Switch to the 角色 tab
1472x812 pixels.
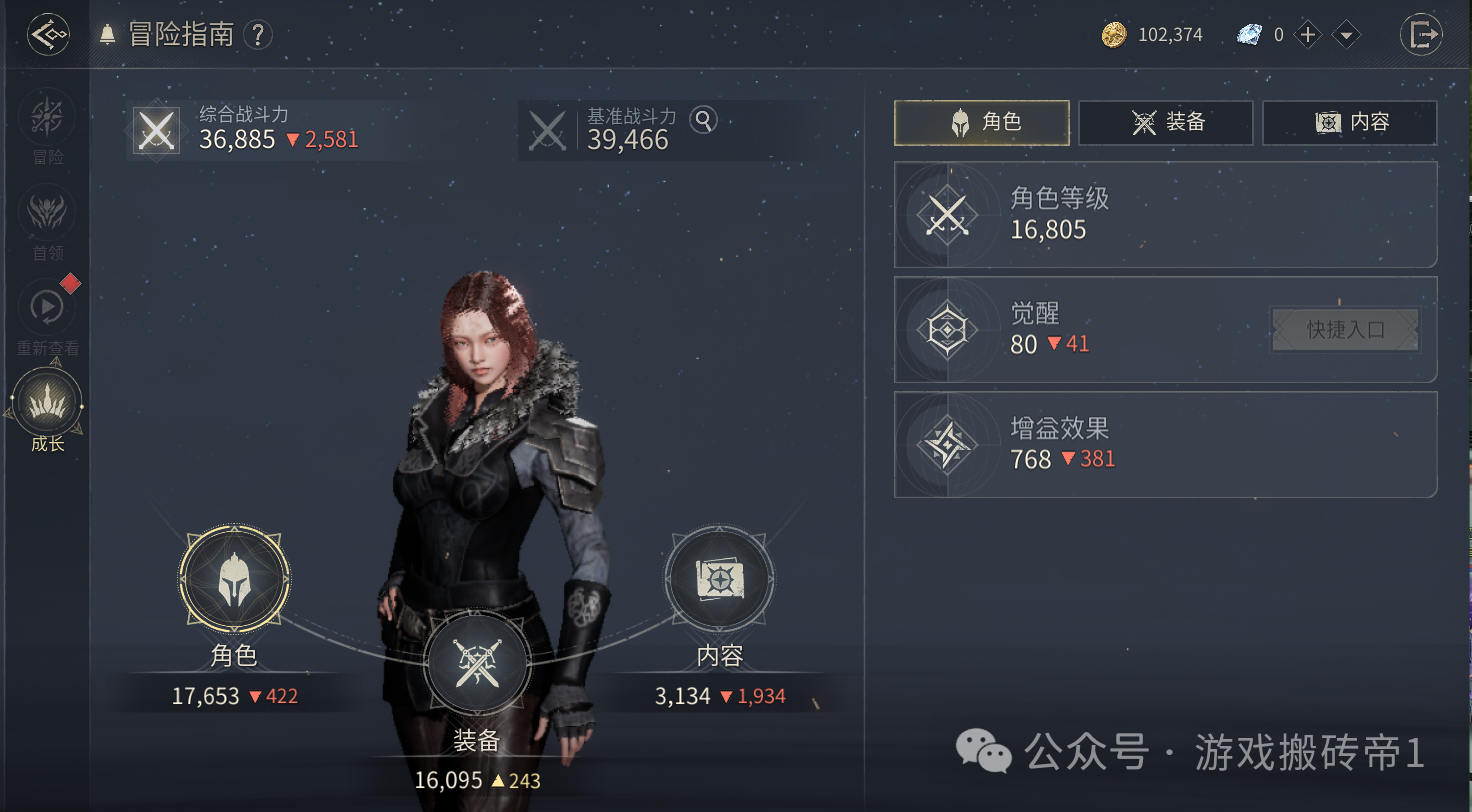[982, 123]
